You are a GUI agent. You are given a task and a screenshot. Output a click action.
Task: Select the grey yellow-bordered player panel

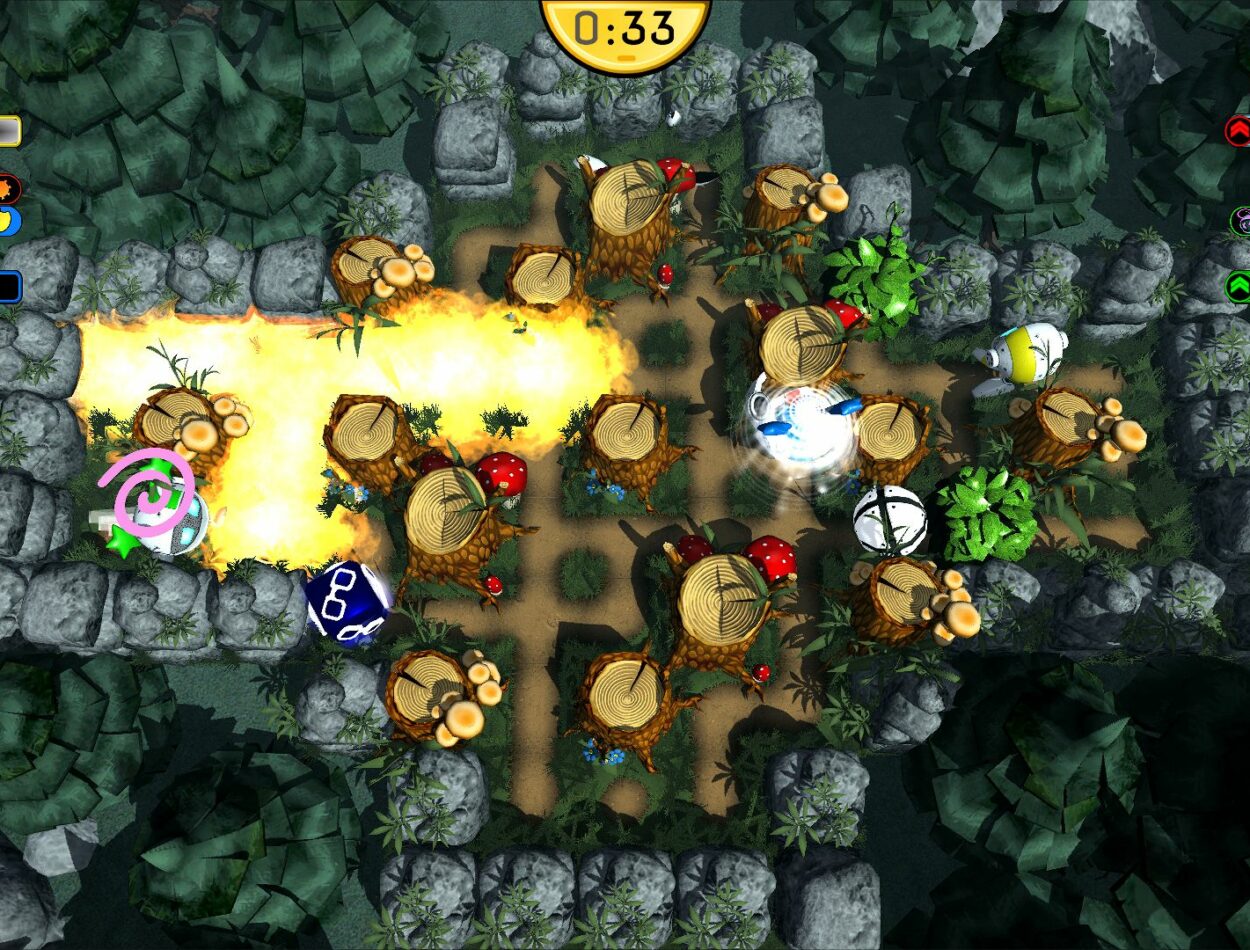9,131
